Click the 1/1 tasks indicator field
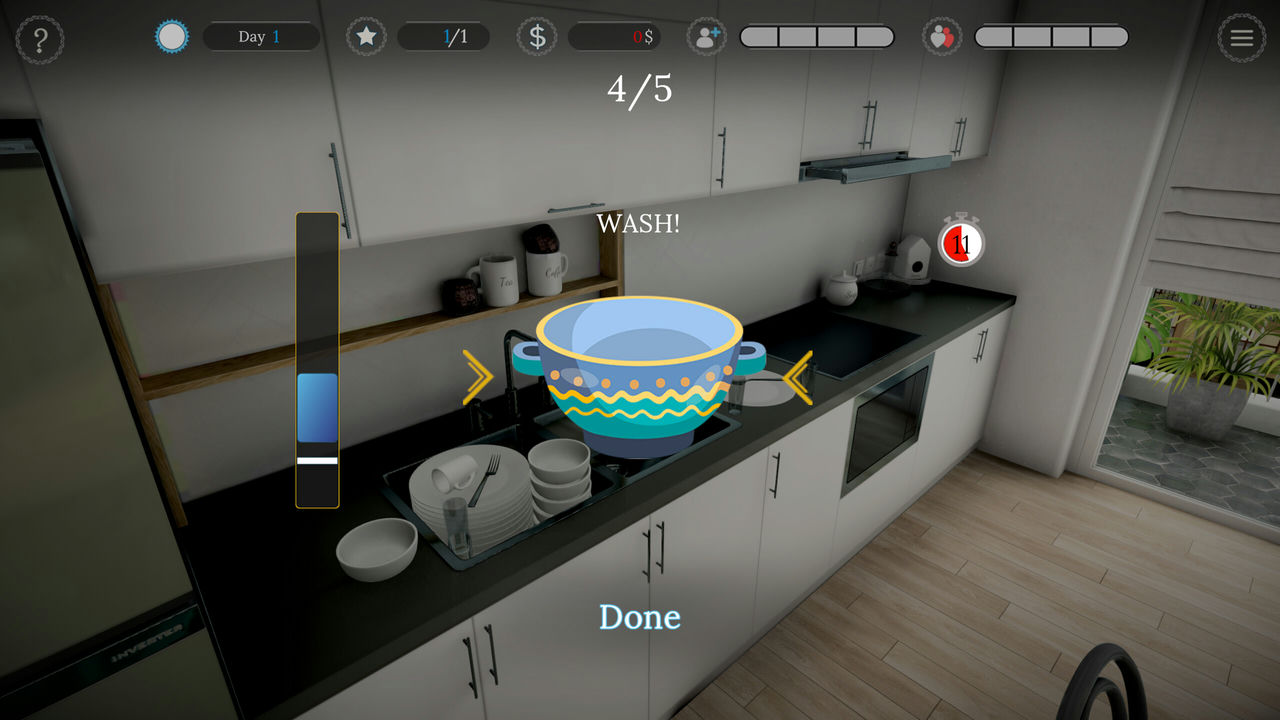Image resolution: width=1280 pixels, height=720 pixels. [443, 36]
